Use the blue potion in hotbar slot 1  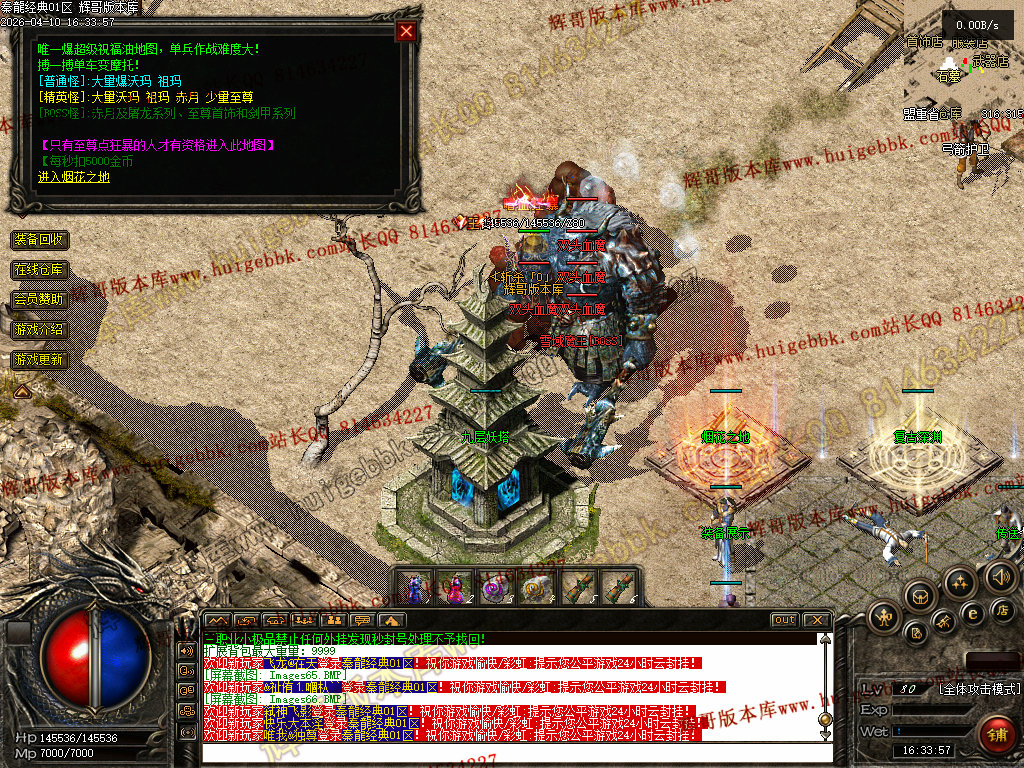(x=414, y=587)
